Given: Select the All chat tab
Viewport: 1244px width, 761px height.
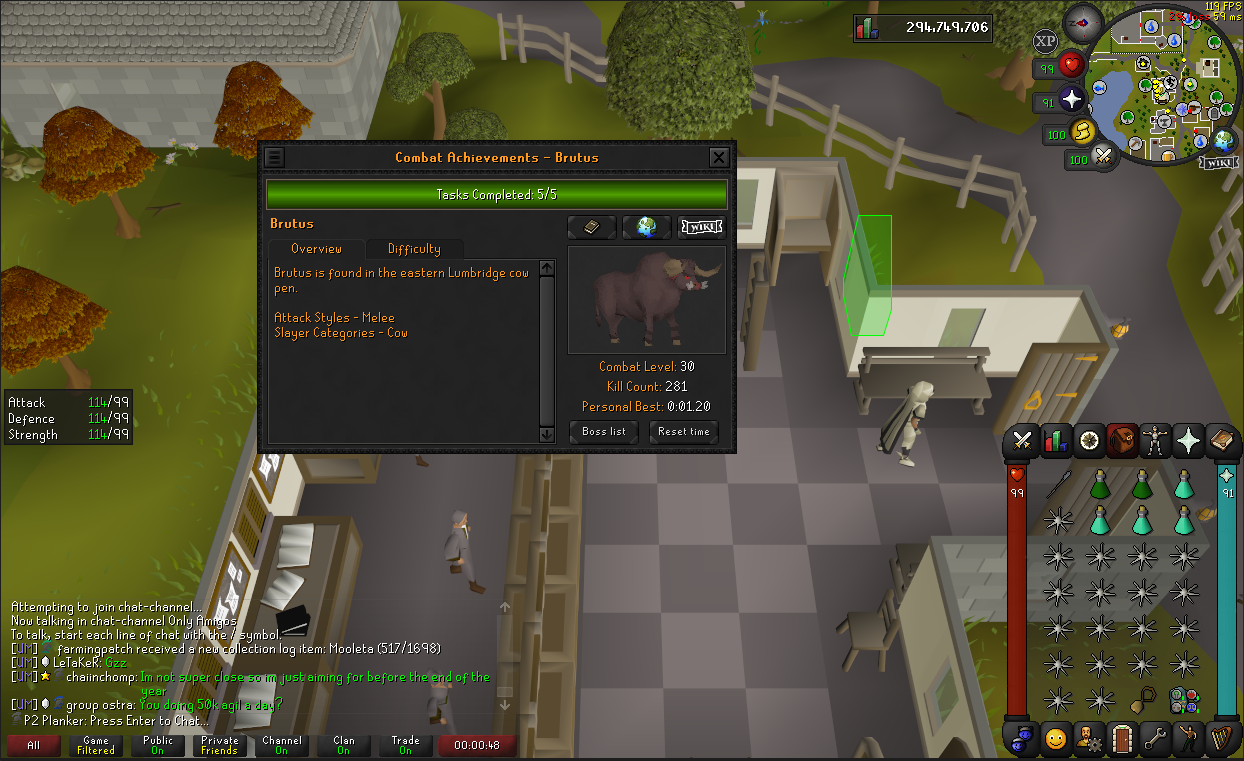Looking at the screenshot, I should [33, 745].
